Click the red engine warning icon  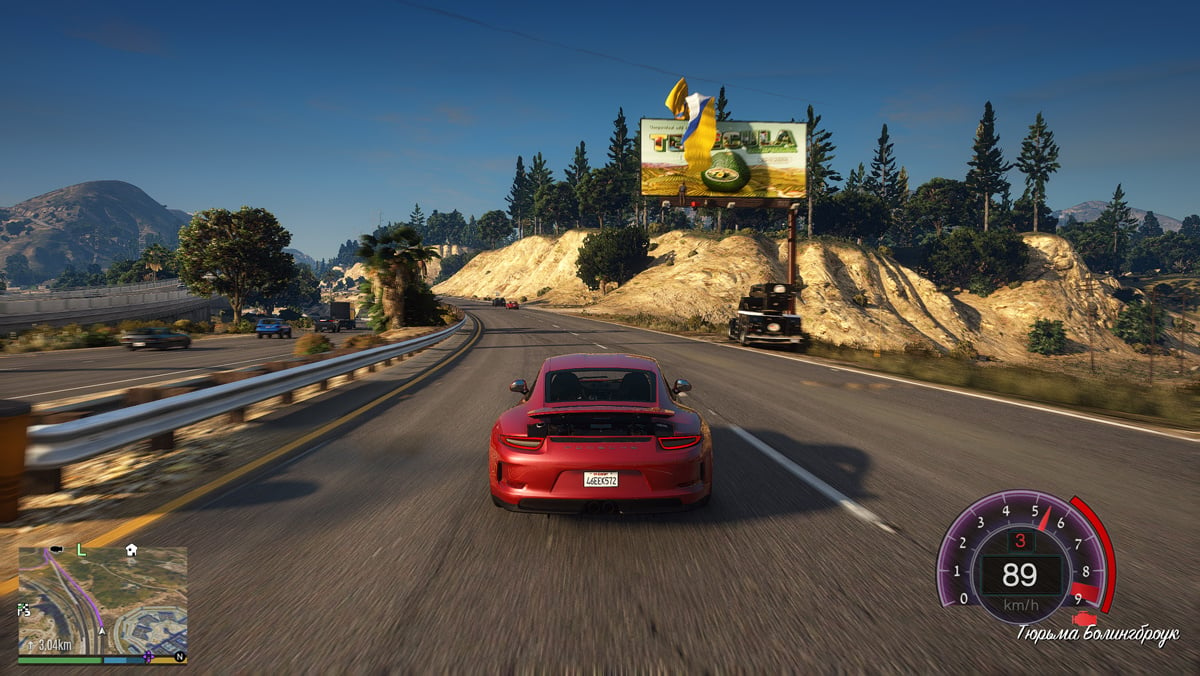pos(1084,619)
